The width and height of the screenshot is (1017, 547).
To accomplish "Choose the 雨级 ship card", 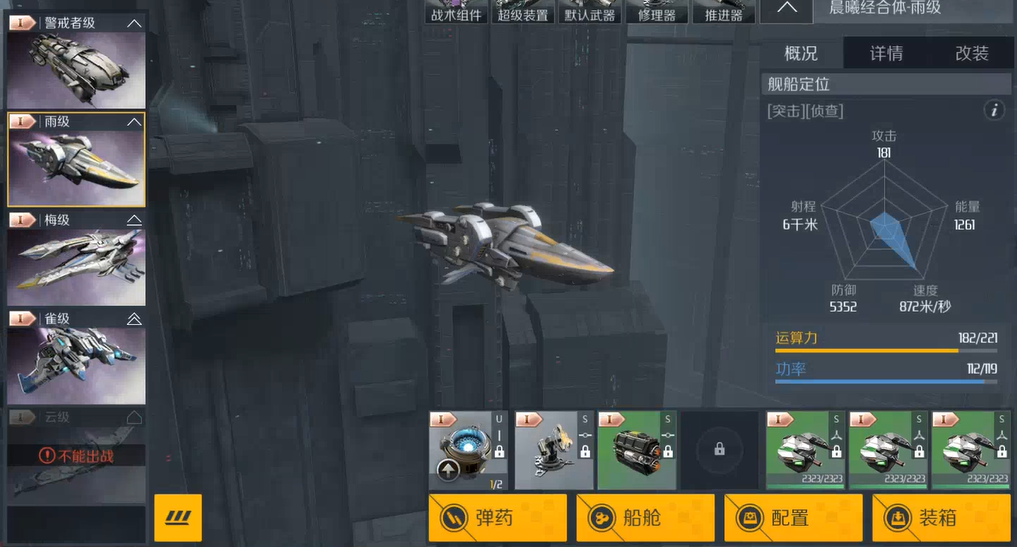I will tap(76, 160).
